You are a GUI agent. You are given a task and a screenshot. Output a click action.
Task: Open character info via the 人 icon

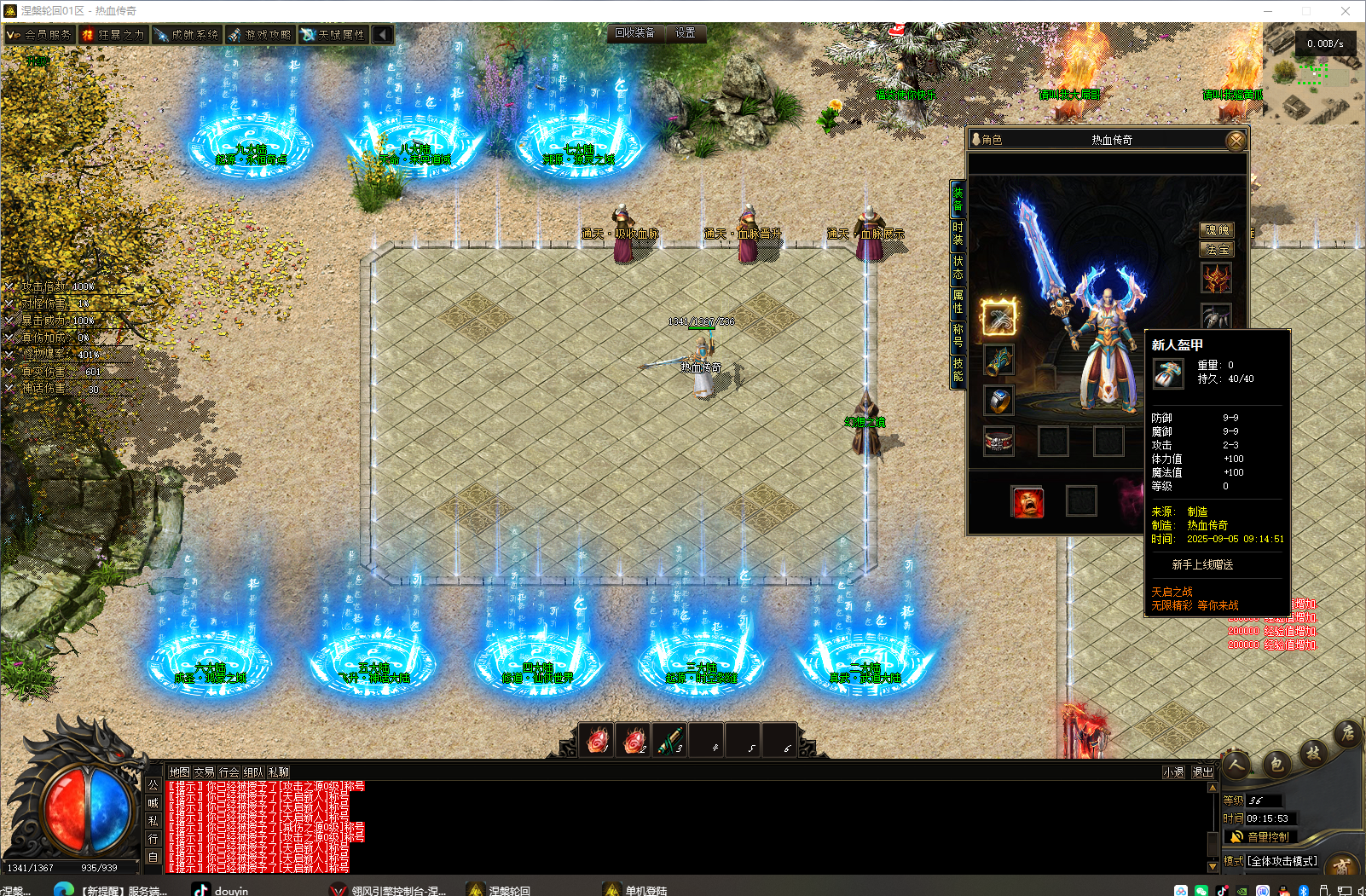pos(1236,766)
